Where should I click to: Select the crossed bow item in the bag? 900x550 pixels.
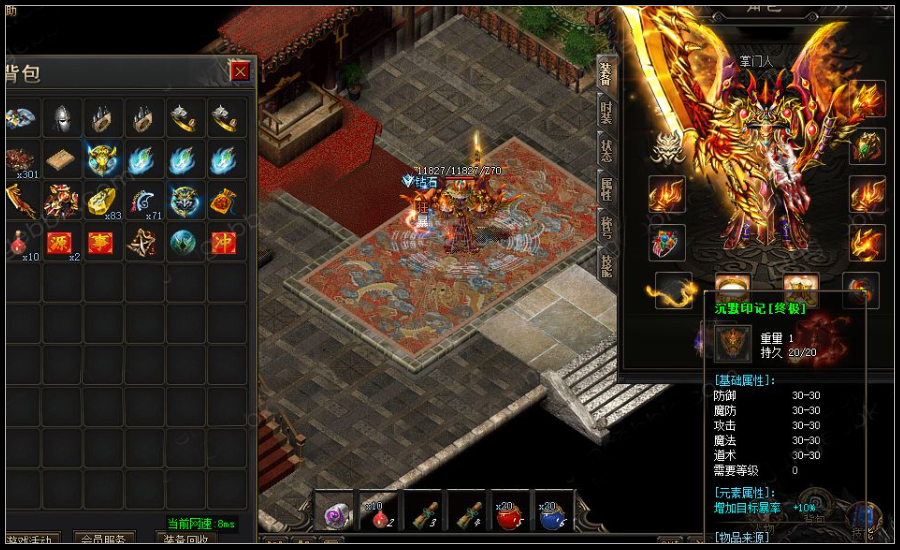(143, 243)
